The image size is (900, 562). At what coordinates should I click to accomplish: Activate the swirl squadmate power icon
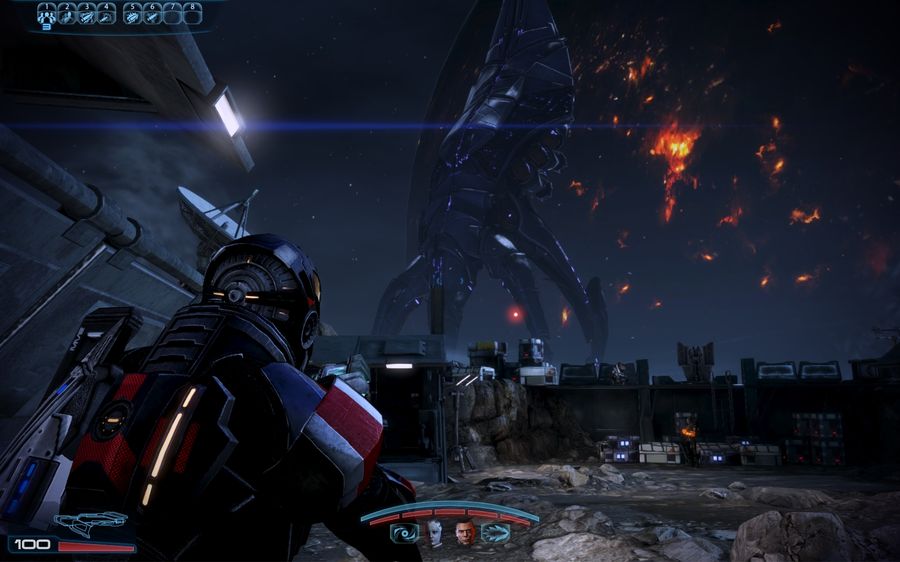coord(406,532)
